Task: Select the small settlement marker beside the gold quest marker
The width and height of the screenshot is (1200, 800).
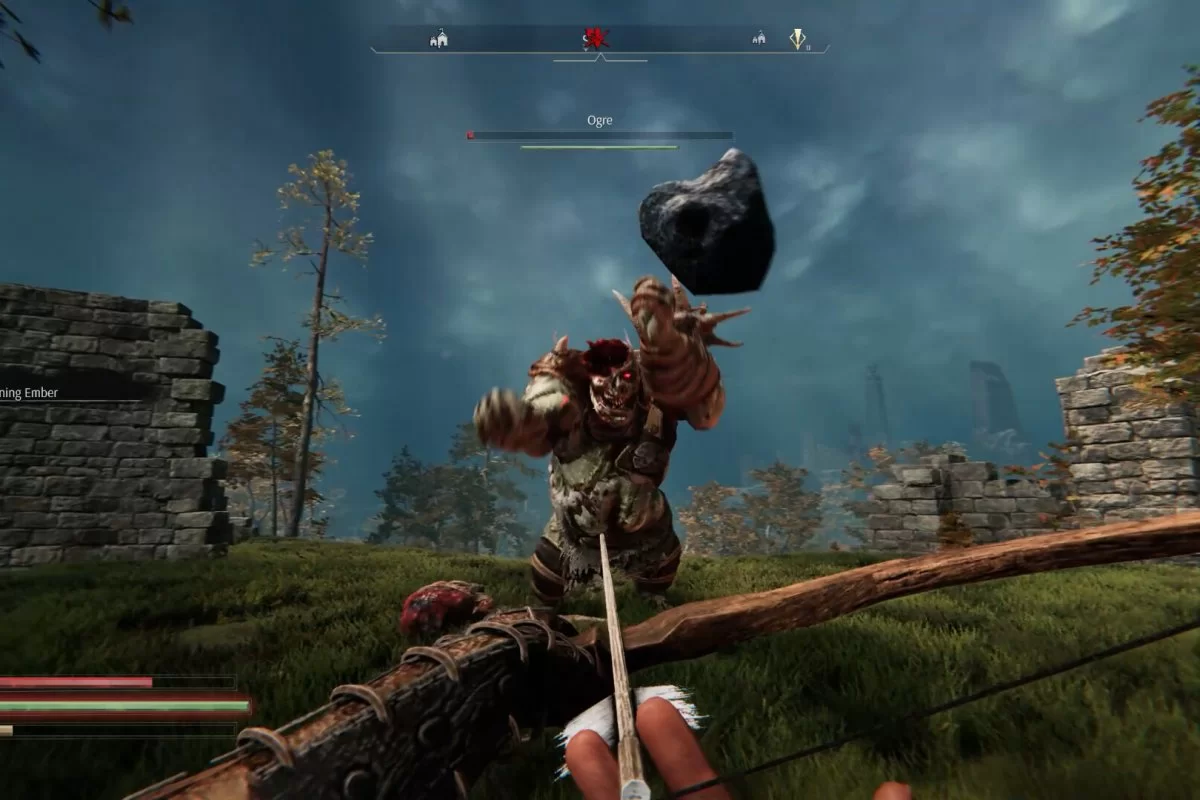Action: pos(759,39)
